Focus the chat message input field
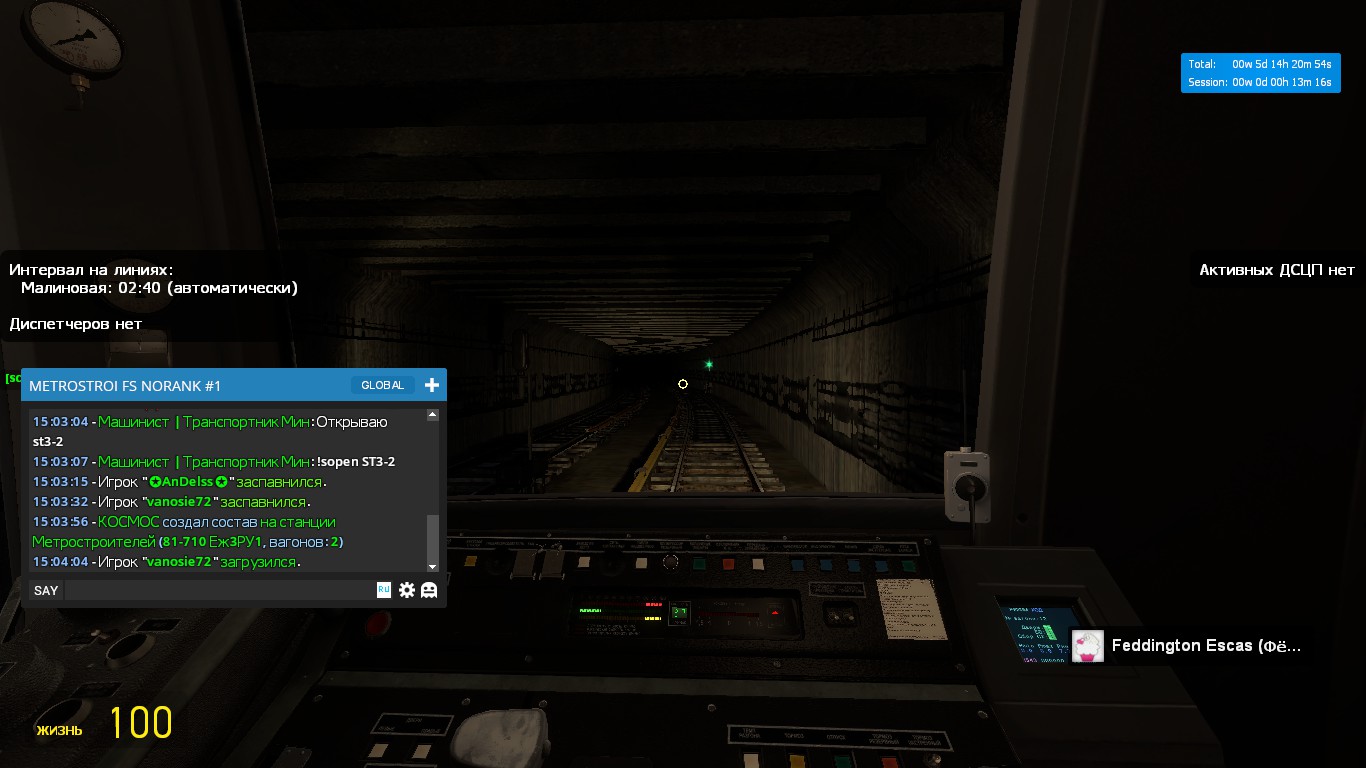 tap(220, 590)
